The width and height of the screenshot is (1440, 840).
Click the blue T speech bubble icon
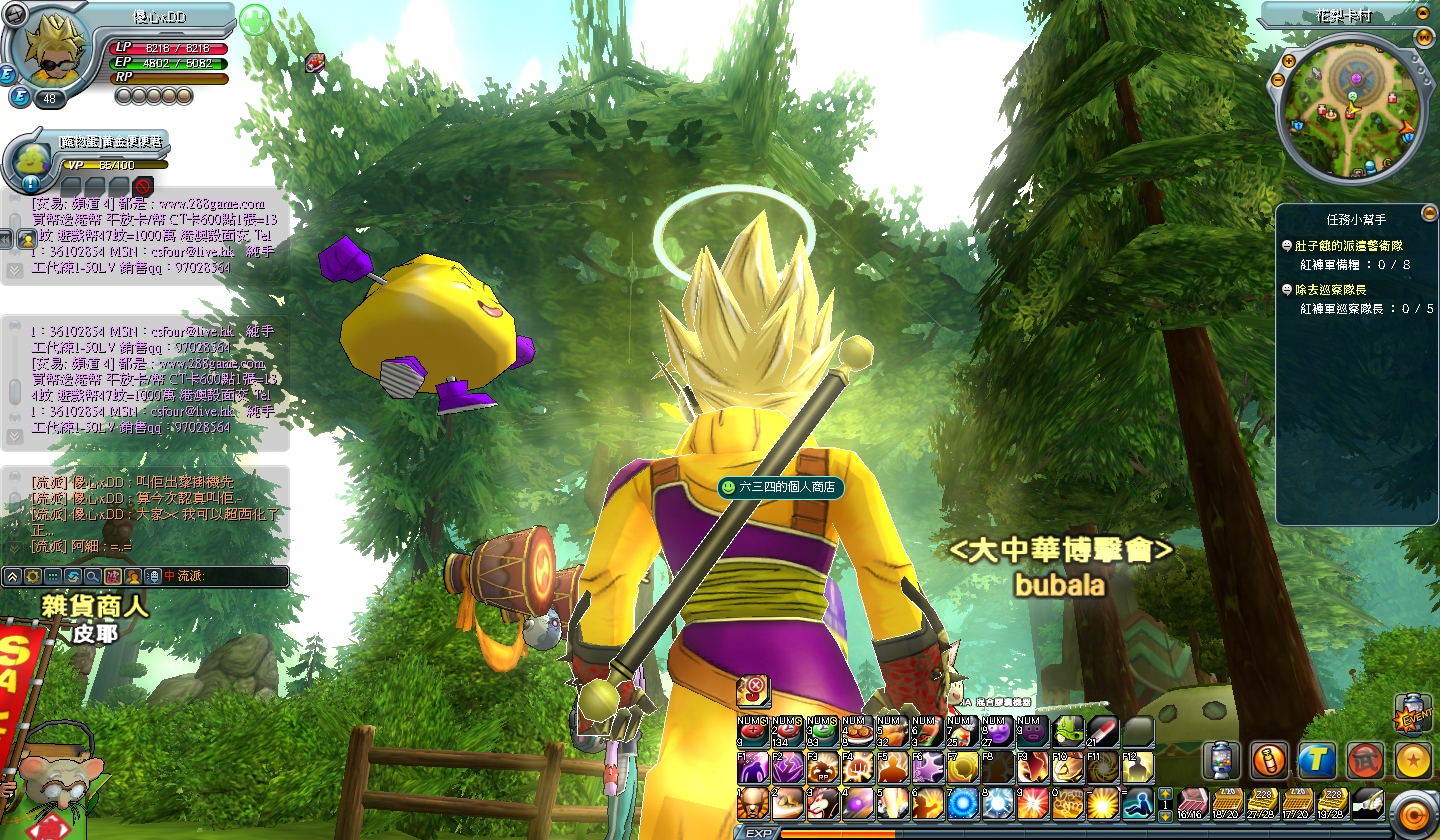point(1317,760)
